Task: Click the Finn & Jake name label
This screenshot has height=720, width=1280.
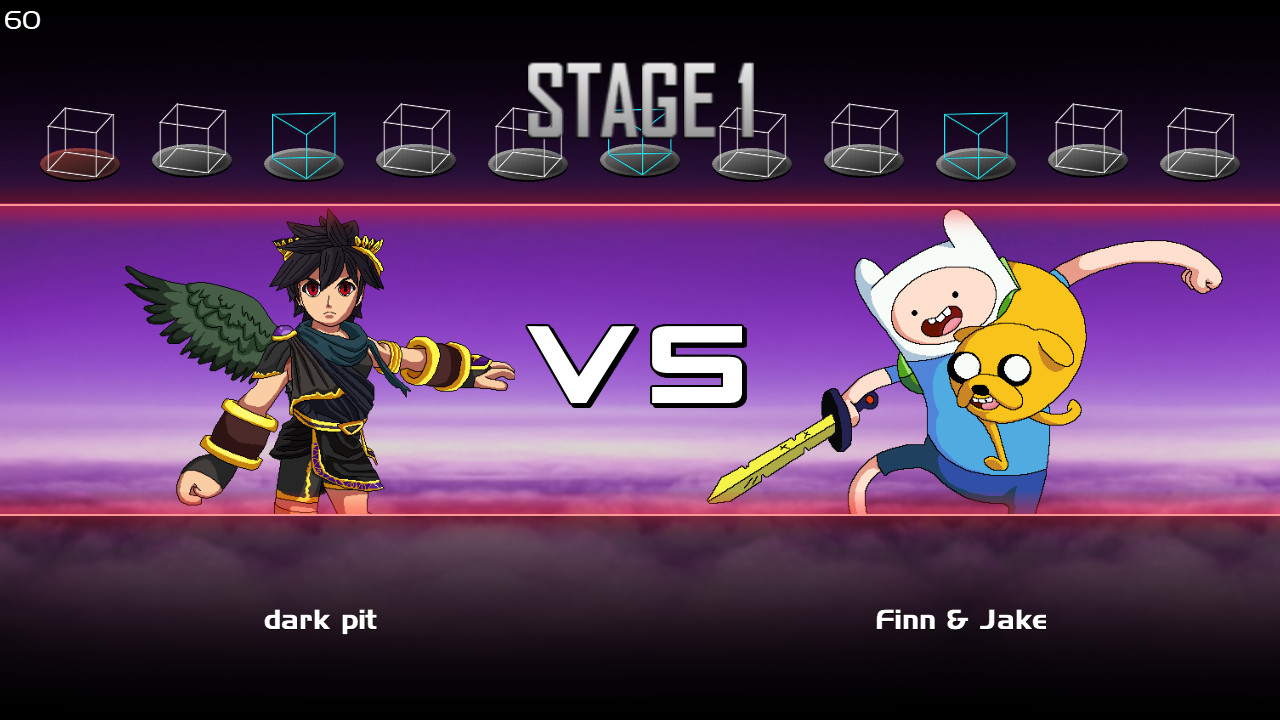Action: point(960,619)
